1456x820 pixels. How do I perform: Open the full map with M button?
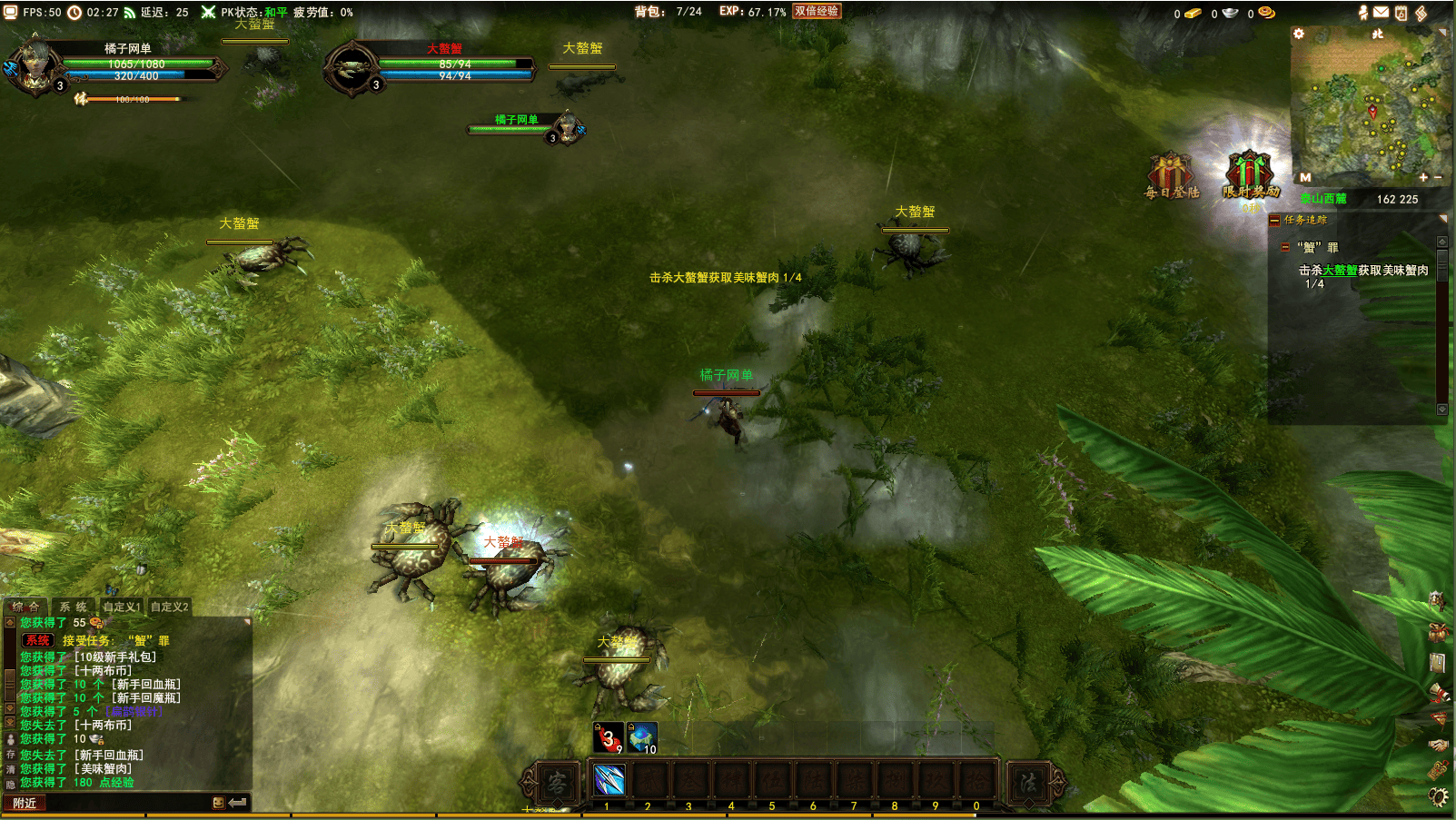coord(1305,177)
